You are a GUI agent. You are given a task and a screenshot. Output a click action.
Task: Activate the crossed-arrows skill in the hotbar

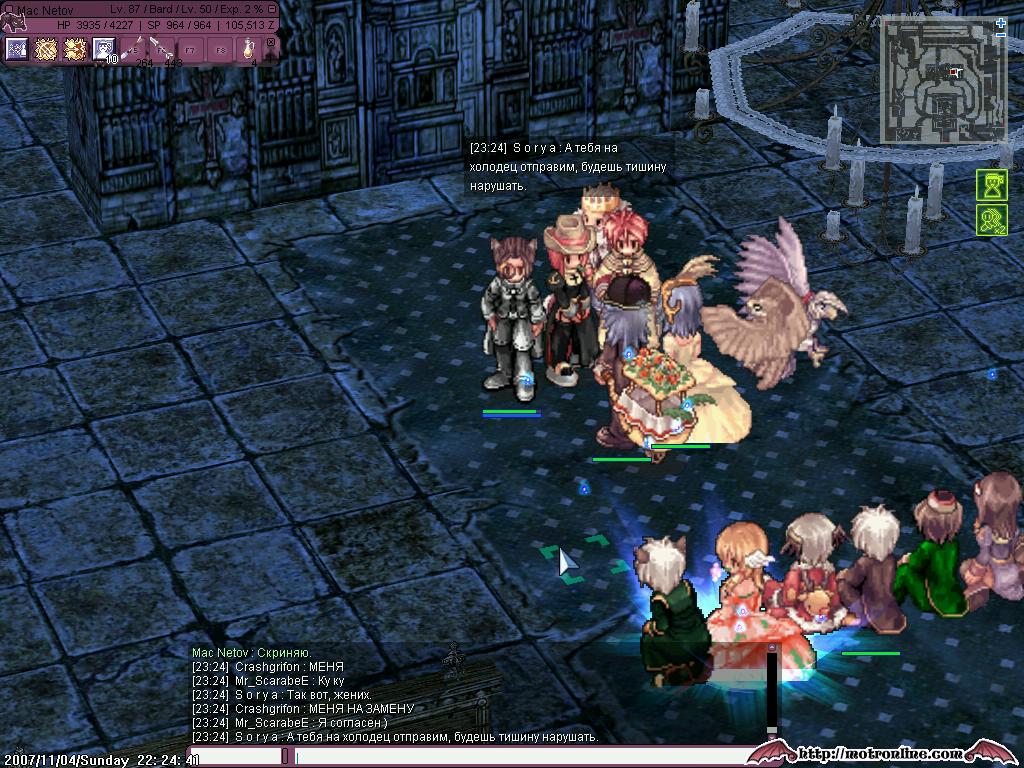click(x=45, y=49)
